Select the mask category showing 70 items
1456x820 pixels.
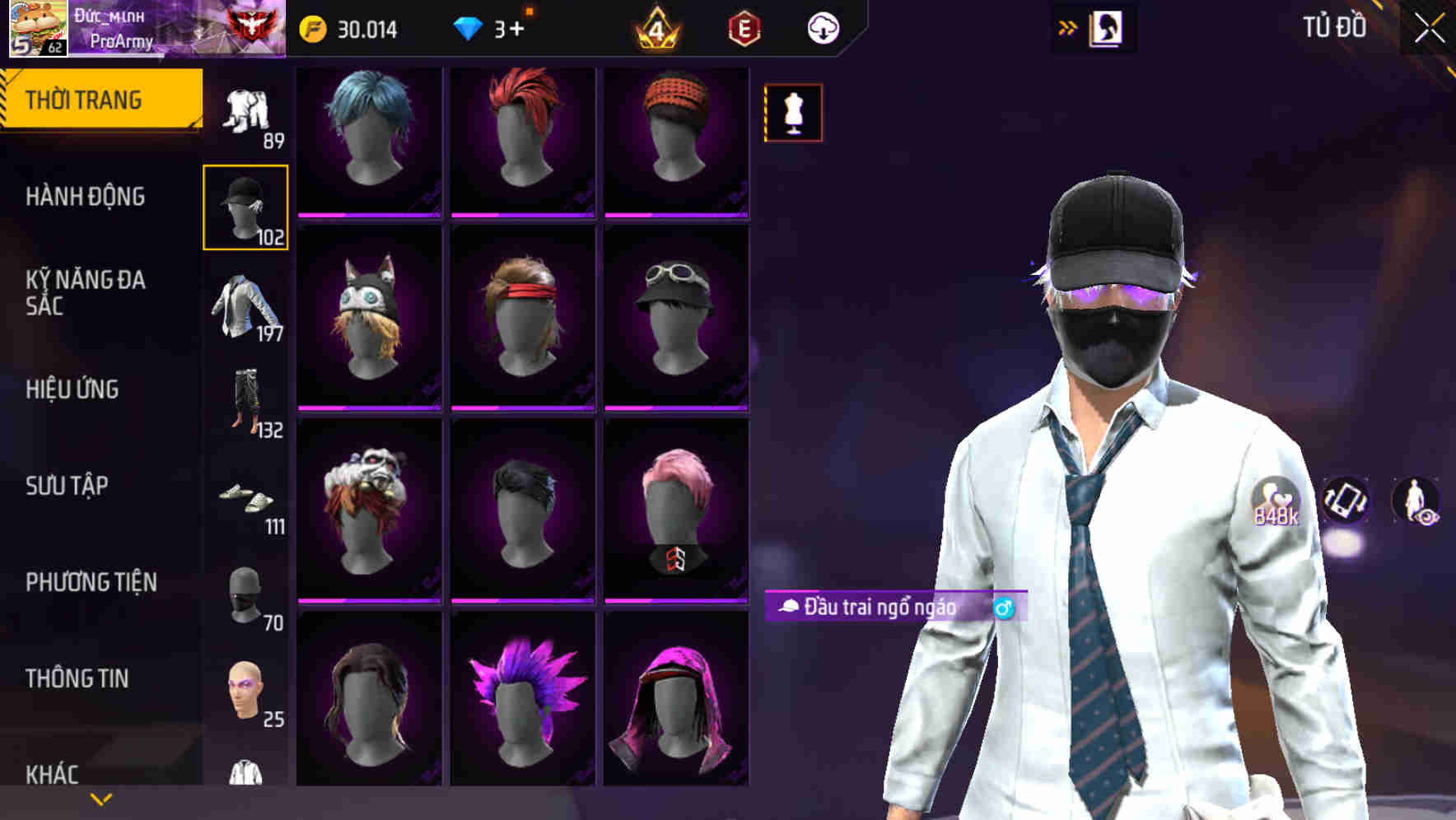tap(245, 589)
